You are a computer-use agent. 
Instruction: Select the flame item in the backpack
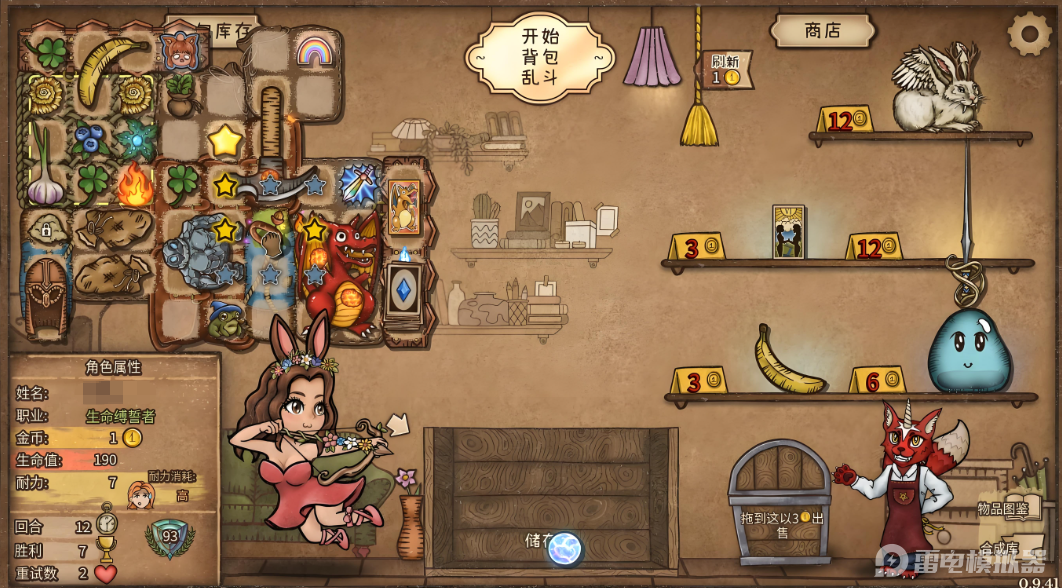[134, 184]
